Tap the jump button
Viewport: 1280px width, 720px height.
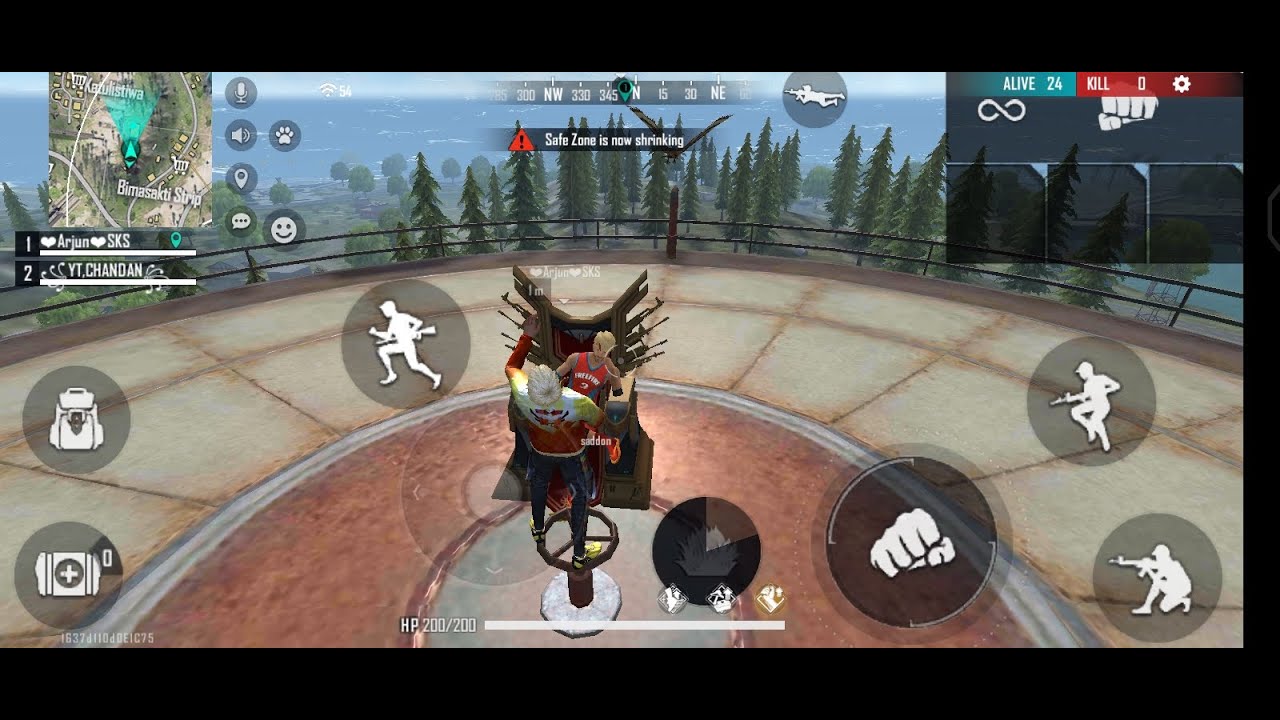(x=1091, y=400)
